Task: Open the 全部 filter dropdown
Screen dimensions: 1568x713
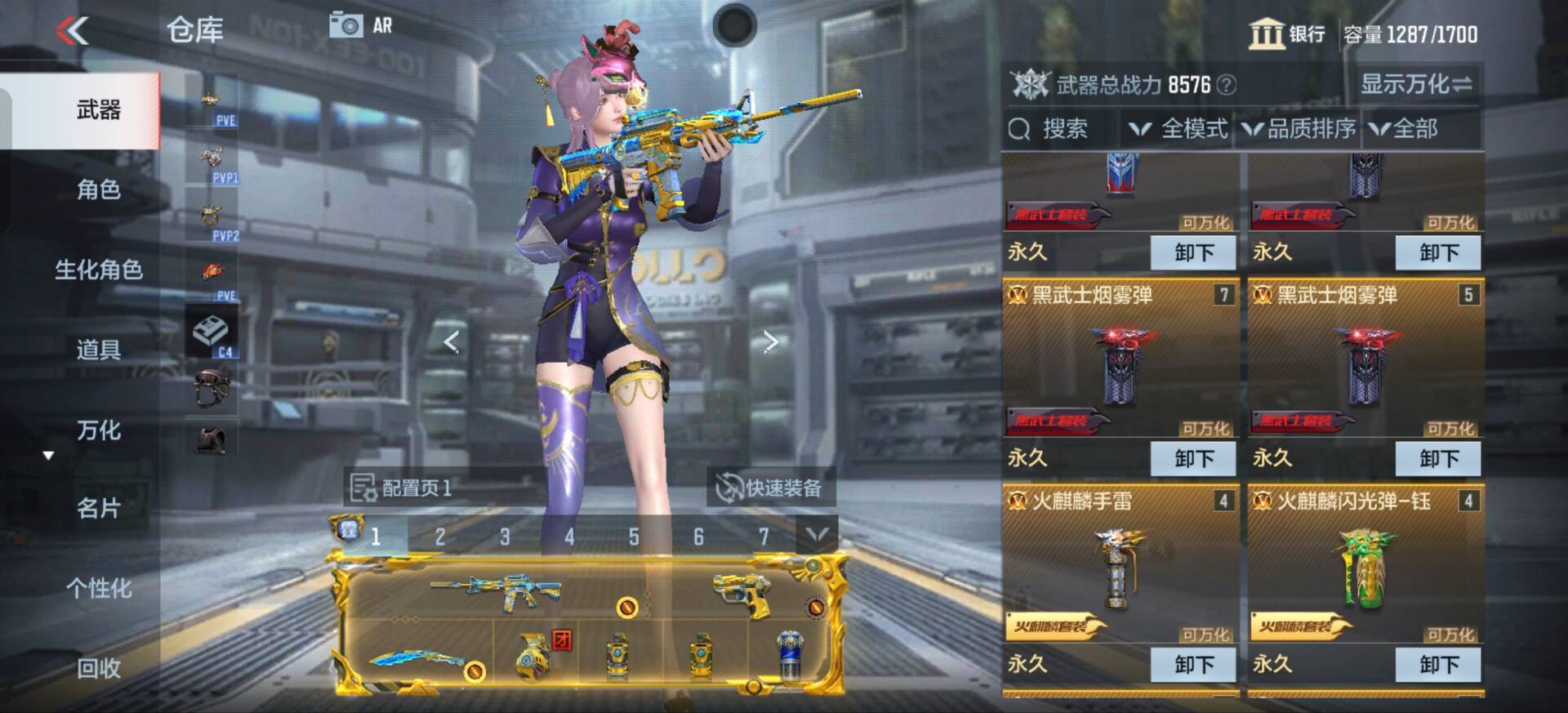Action: click(1405, 129)
